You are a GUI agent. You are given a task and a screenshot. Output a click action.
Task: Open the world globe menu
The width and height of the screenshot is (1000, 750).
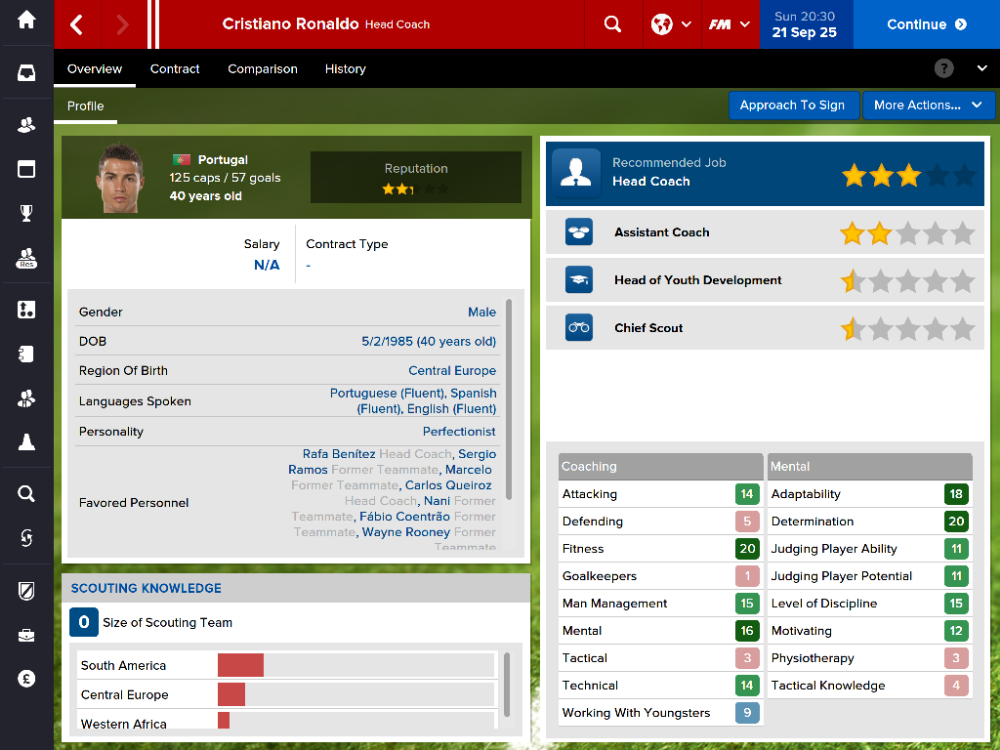tap(671, 24)
